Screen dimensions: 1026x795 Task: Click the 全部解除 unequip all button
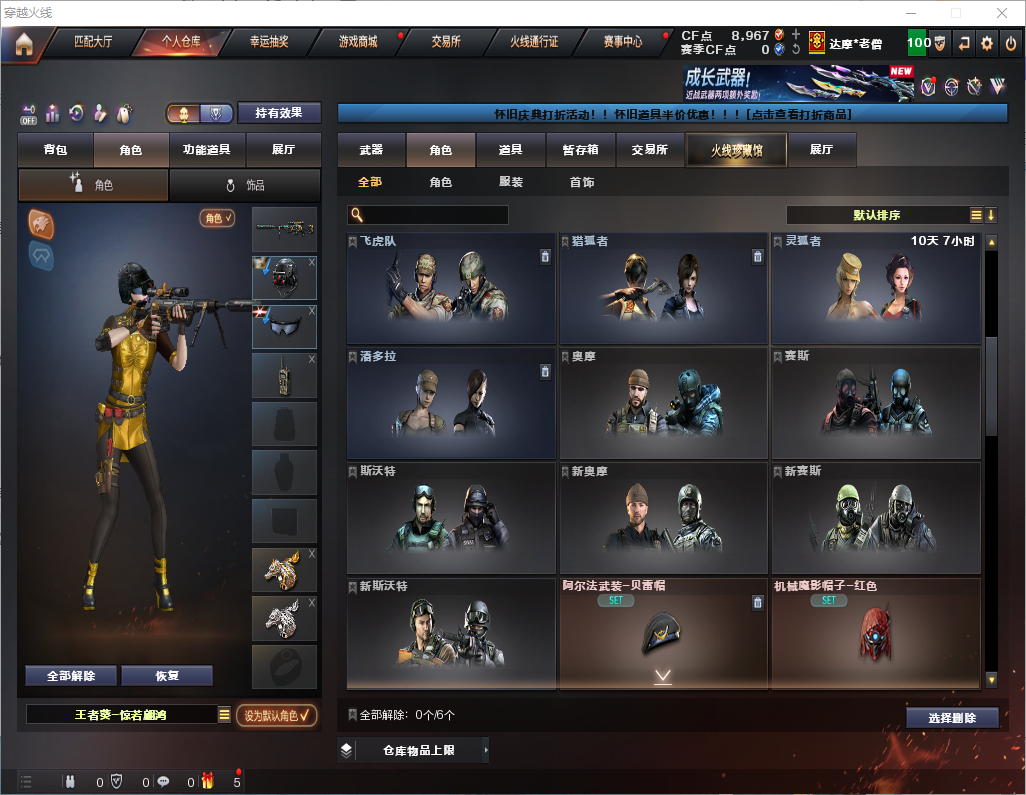point(71,675)
